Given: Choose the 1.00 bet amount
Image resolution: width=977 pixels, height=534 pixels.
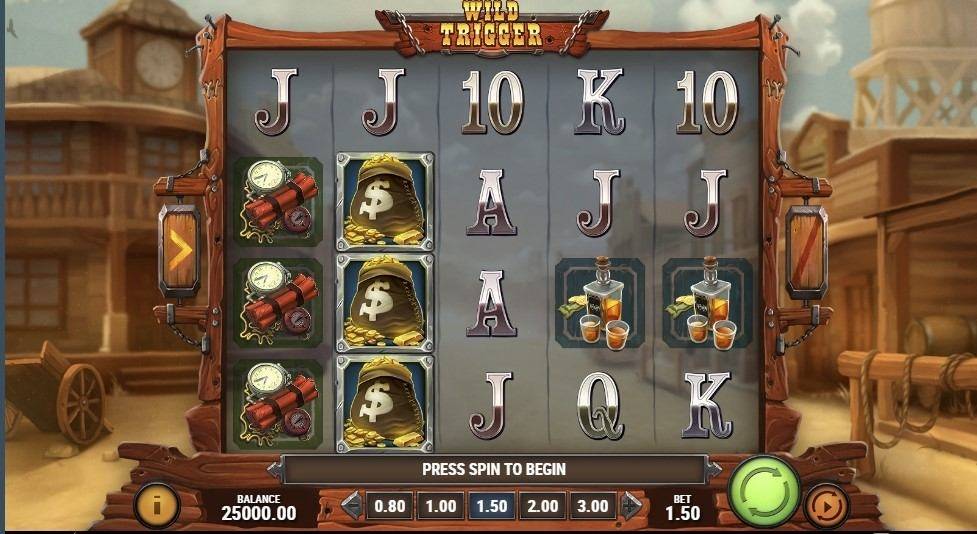Looking at the screenshot, I should point(440,506).
